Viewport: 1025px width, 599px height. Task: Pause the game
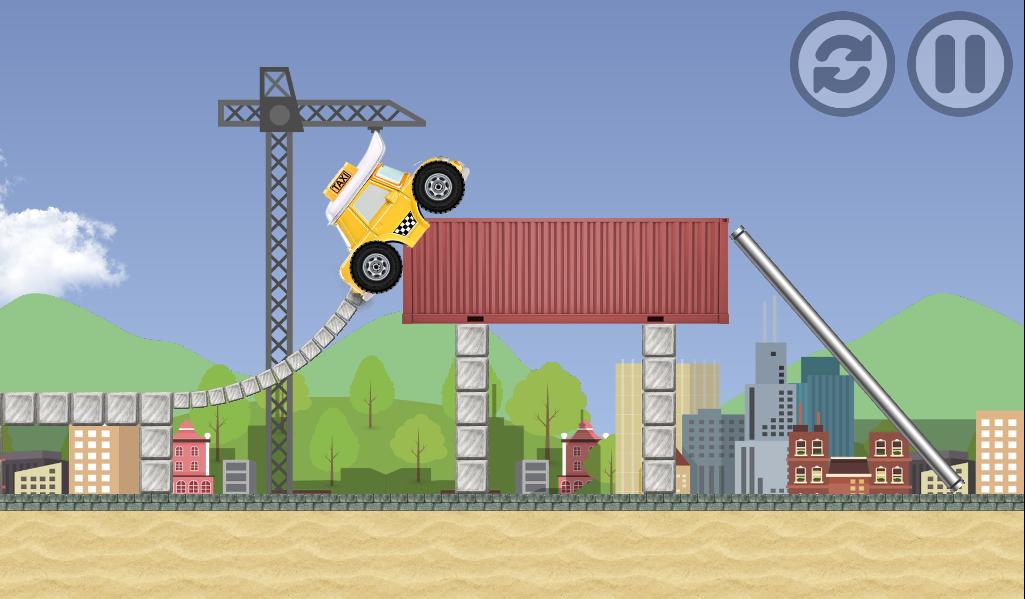click(959, 64)
